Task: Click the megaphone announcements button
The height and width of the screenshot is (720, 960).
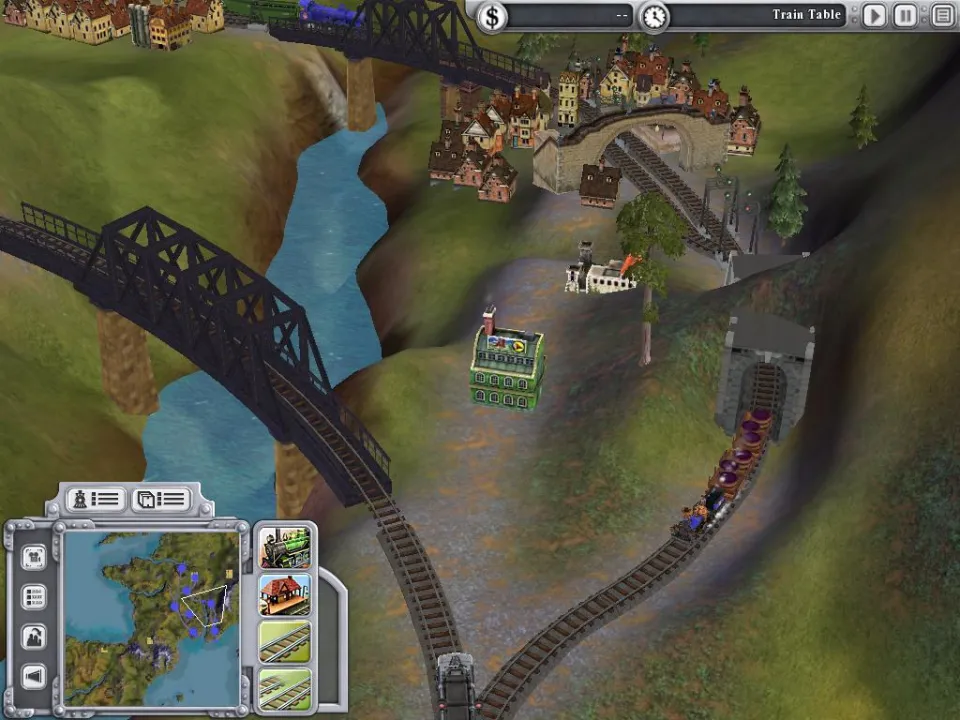Action: [x=34, y=677]
